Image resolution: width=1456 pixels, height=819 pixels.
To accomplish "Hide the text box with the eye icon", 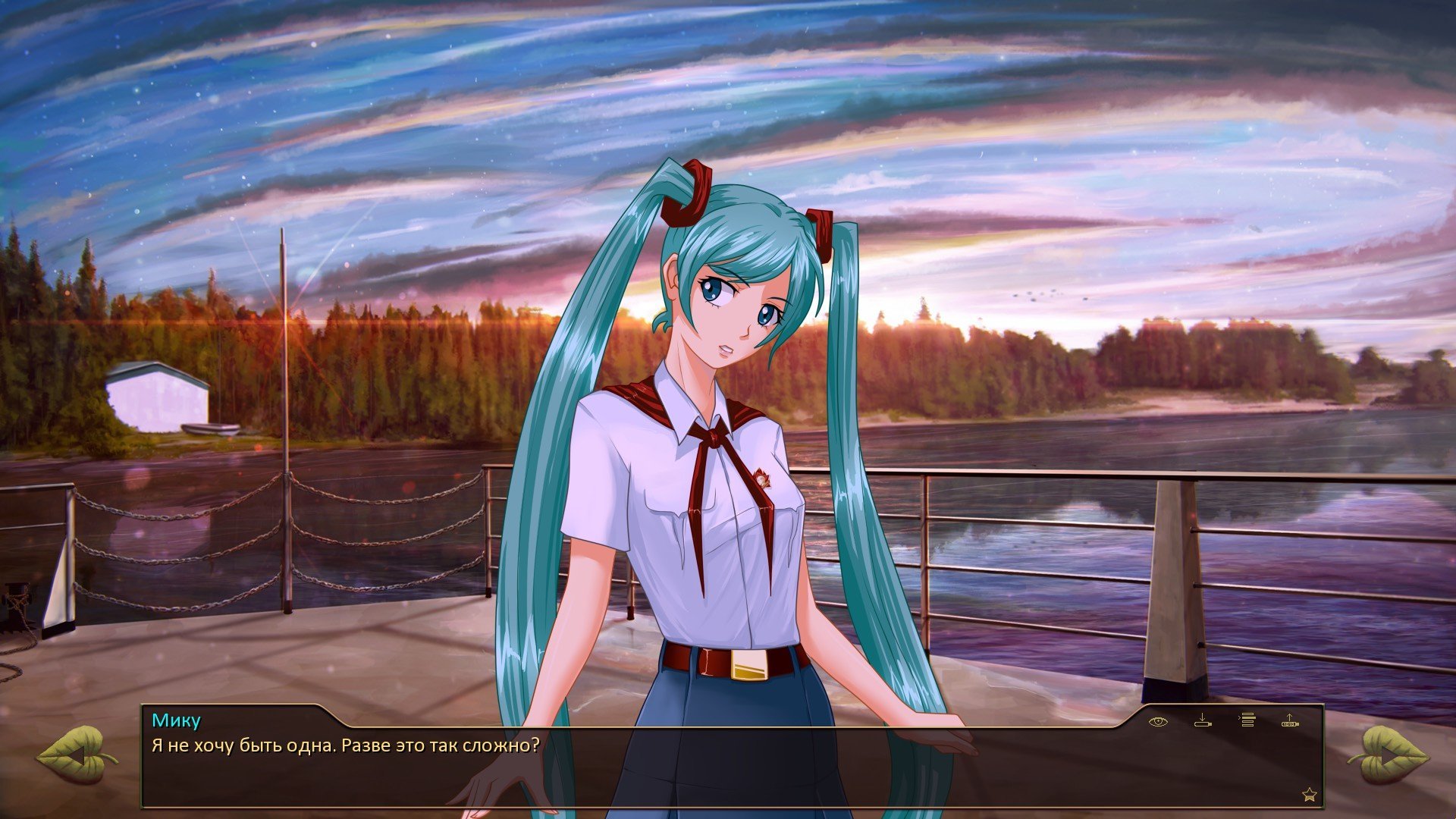I will click(x=1158, y=721).
